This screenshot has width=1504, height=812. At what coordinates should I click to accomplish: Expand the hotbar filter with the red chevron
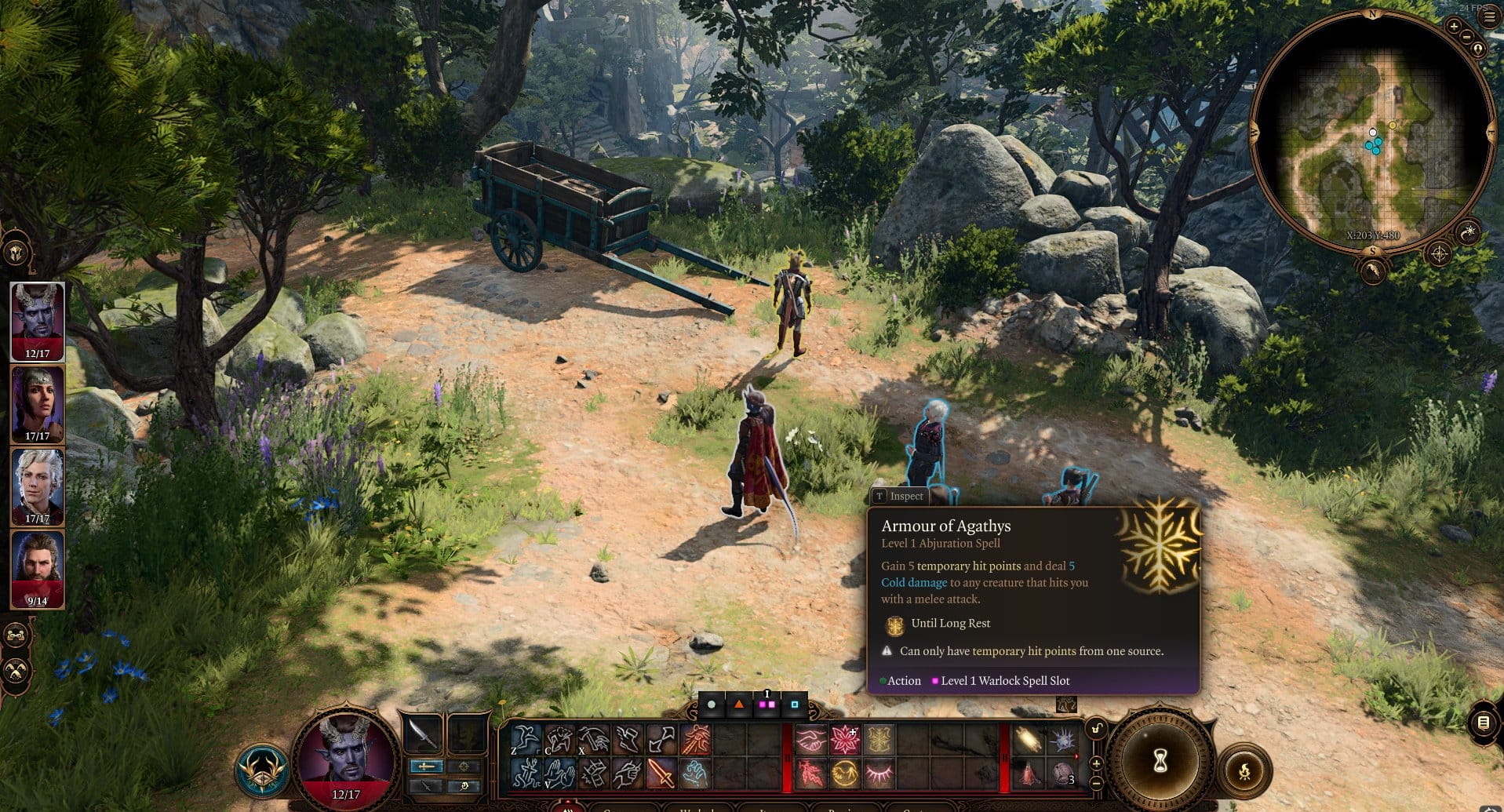coord(1076,756)
